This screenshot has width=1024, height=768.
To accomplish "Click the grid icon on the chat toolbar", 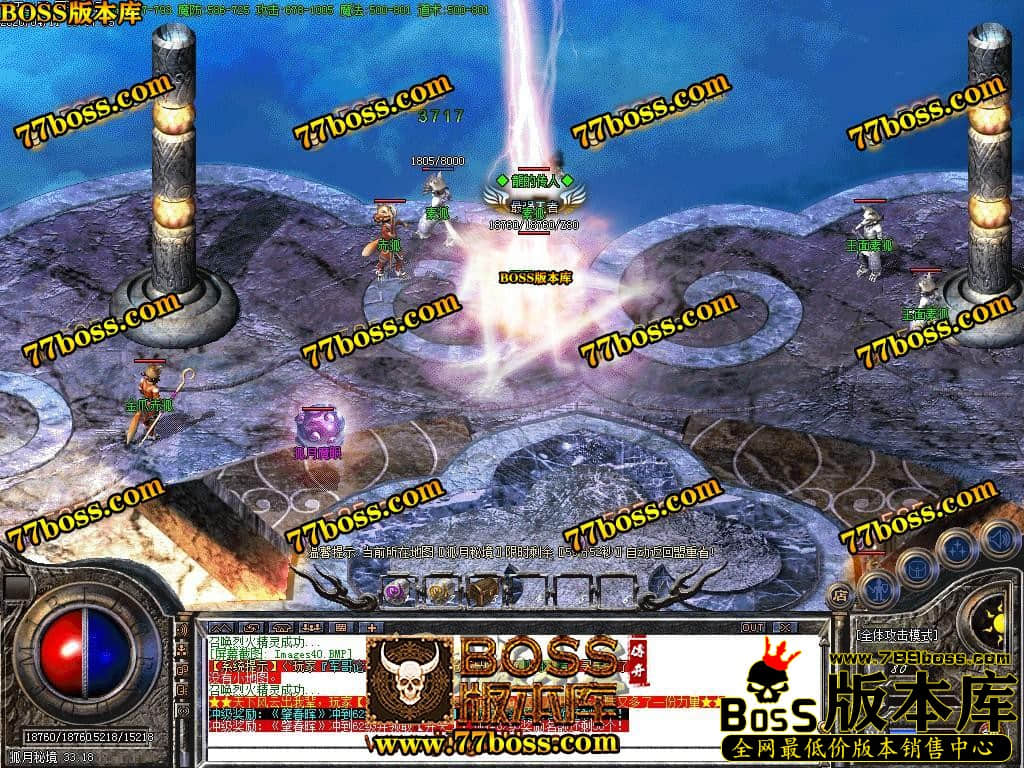I will point(340,627).
